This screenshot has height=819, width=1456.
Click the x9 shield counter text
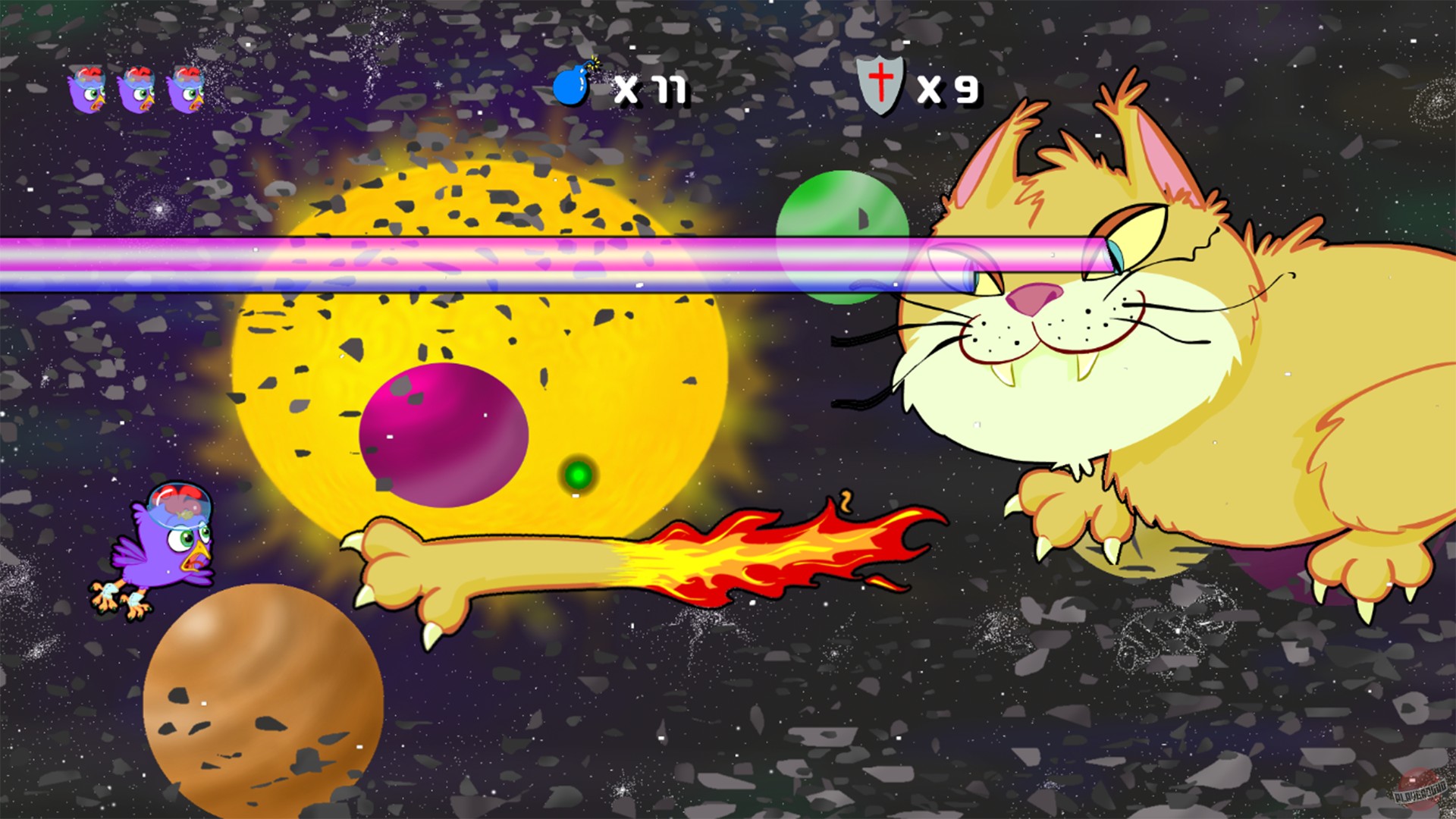coord(946,89)
